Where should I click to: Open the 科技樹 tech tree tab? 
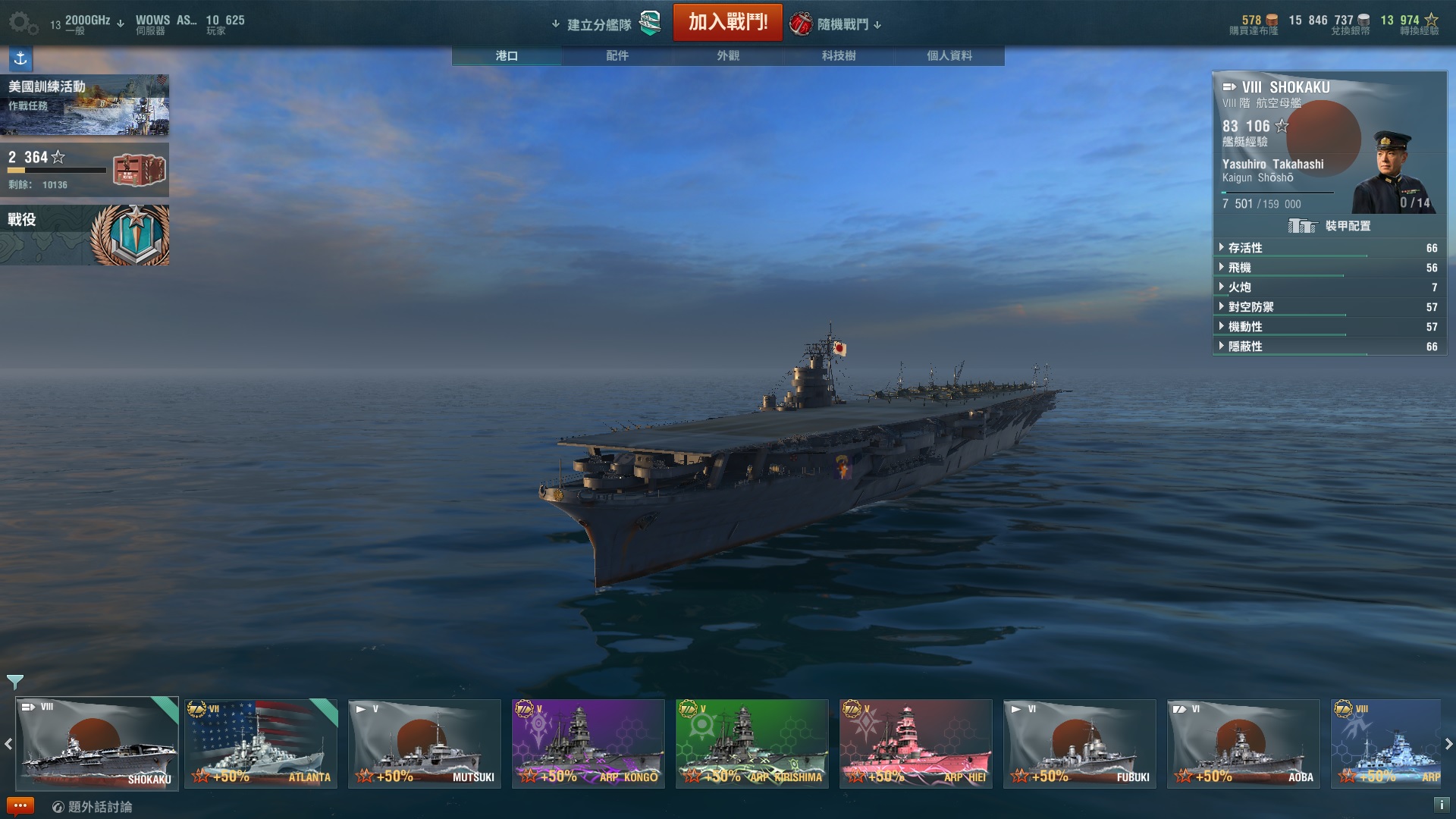pos(839,55)
